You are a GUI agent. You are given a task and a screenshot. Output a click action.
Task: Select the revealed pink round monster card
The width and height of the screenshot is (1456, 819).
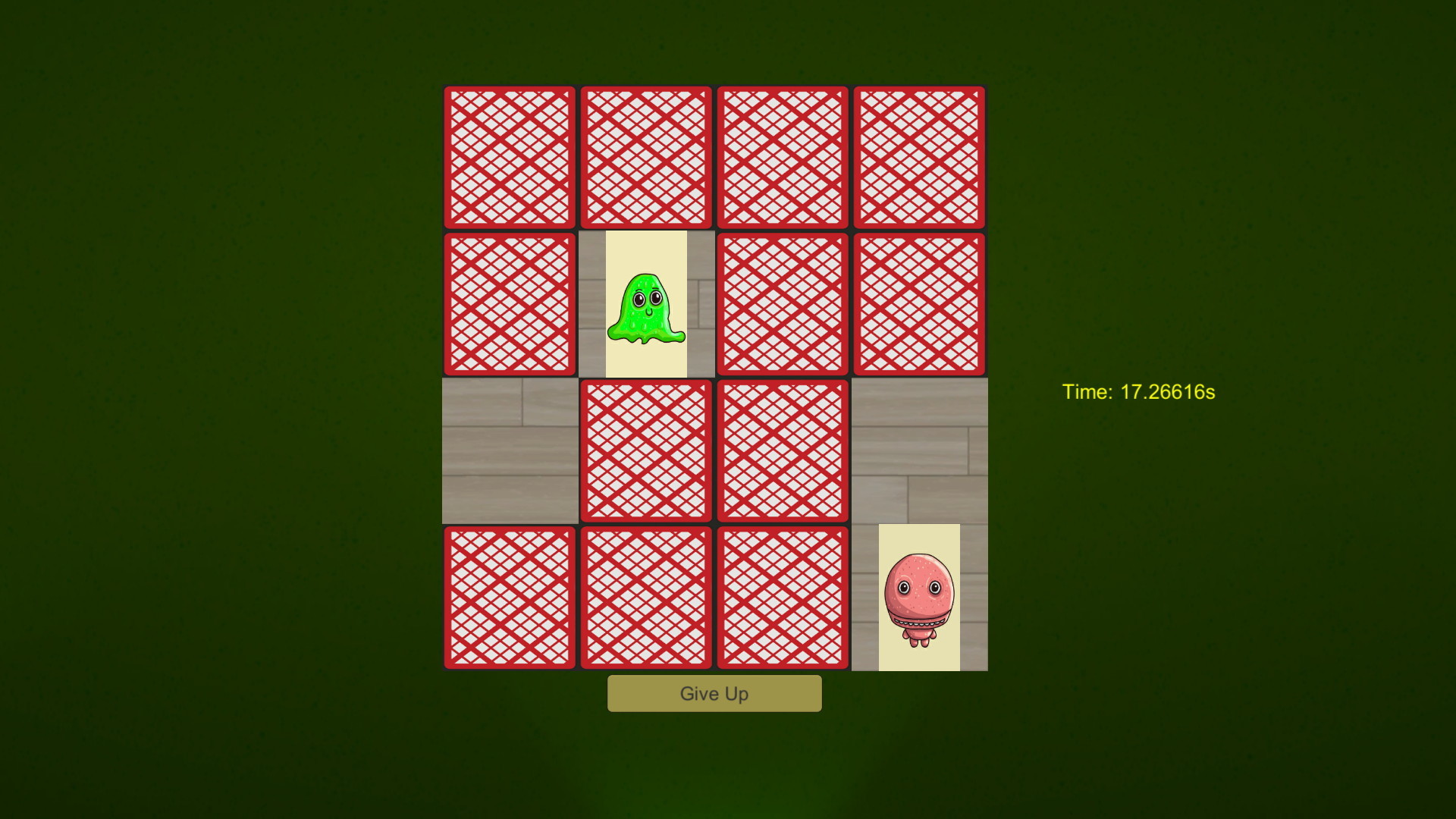click(x=920, y=596)
